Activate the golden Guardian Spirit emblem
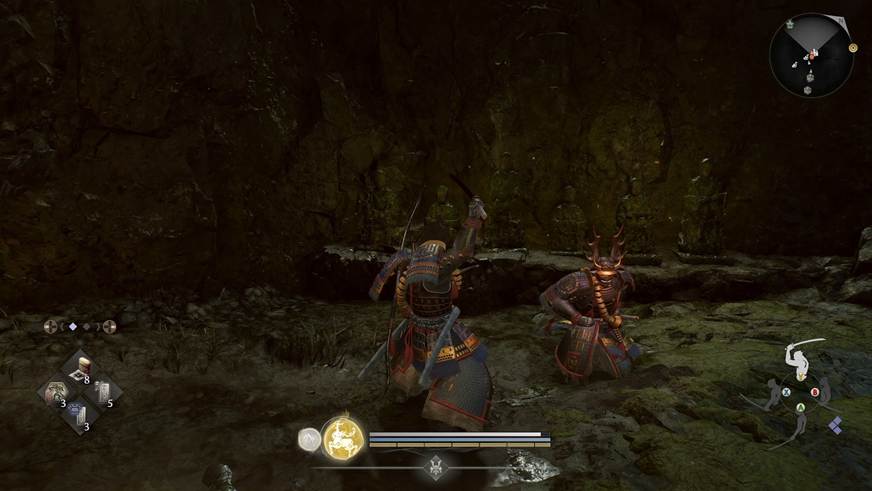This screenshot has width=872, height=491. pos(342,438)
